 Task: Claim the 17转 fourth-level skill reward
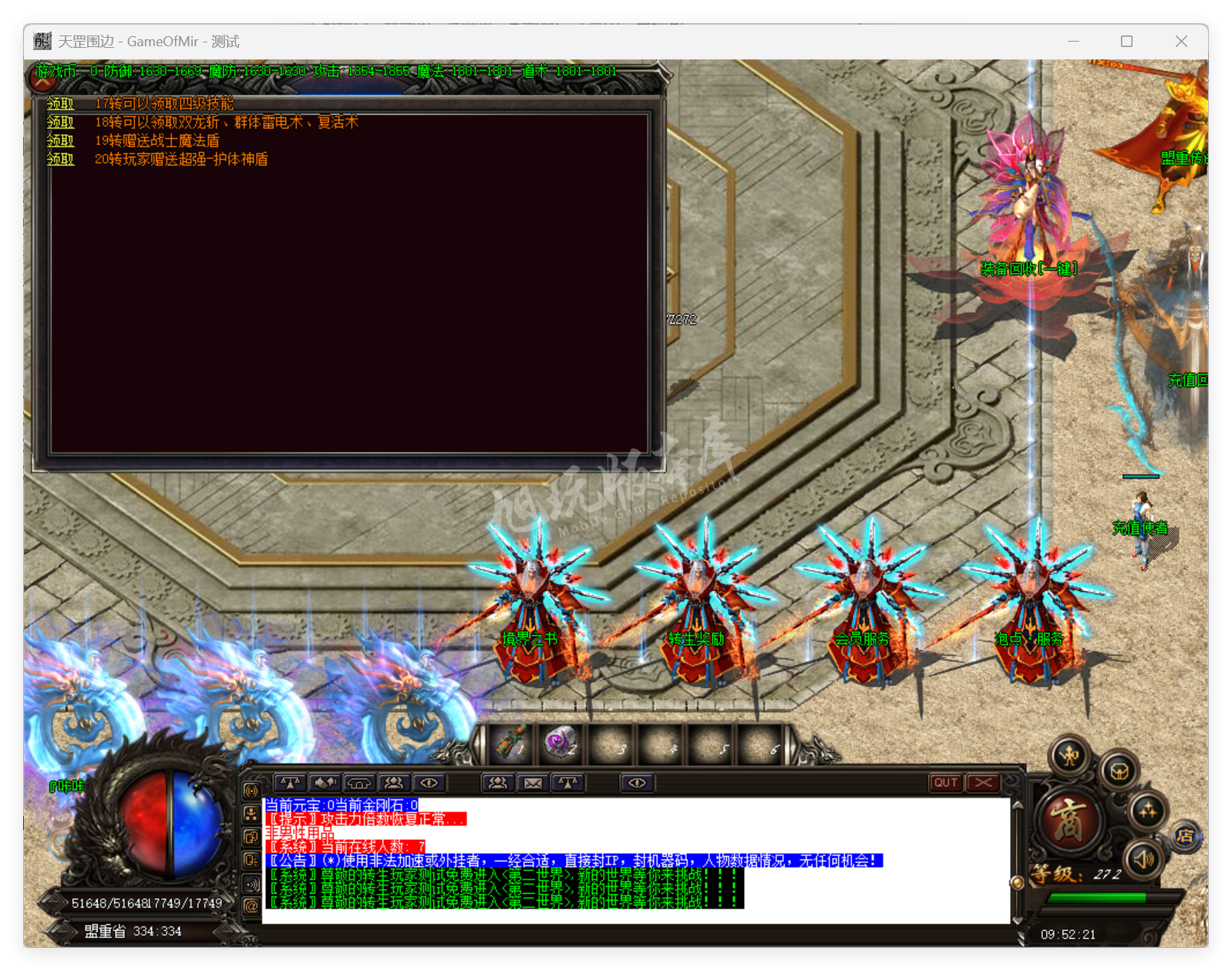[x=60, y=104]
